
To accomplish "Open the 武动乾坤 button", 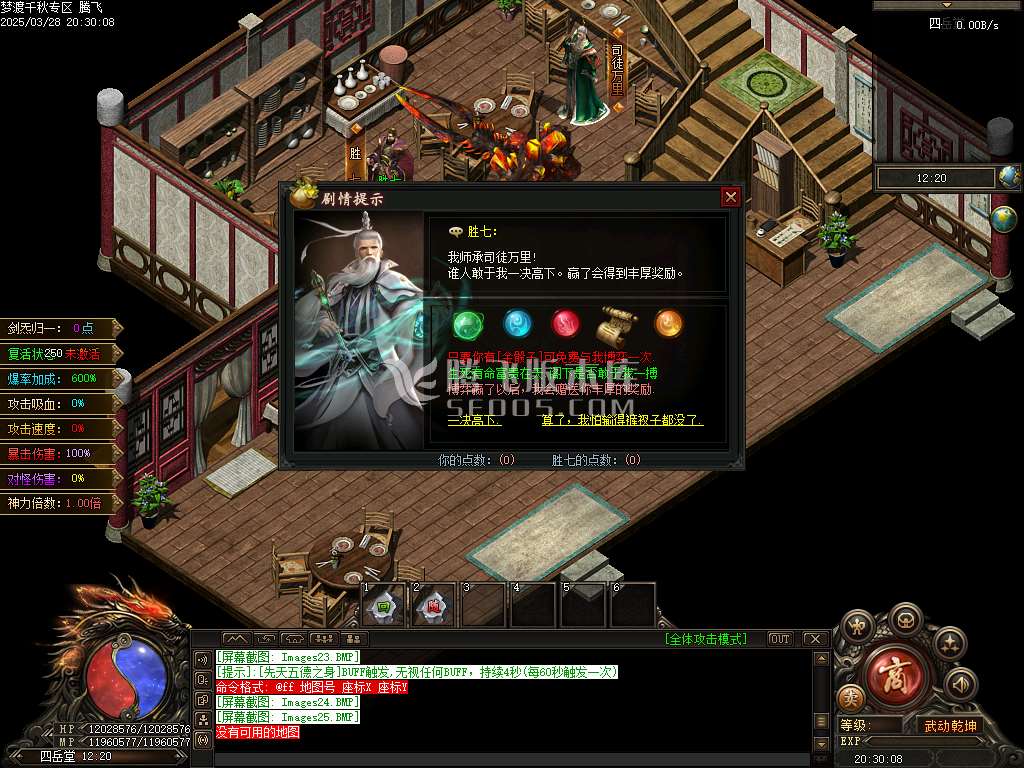I will [950, 726].
